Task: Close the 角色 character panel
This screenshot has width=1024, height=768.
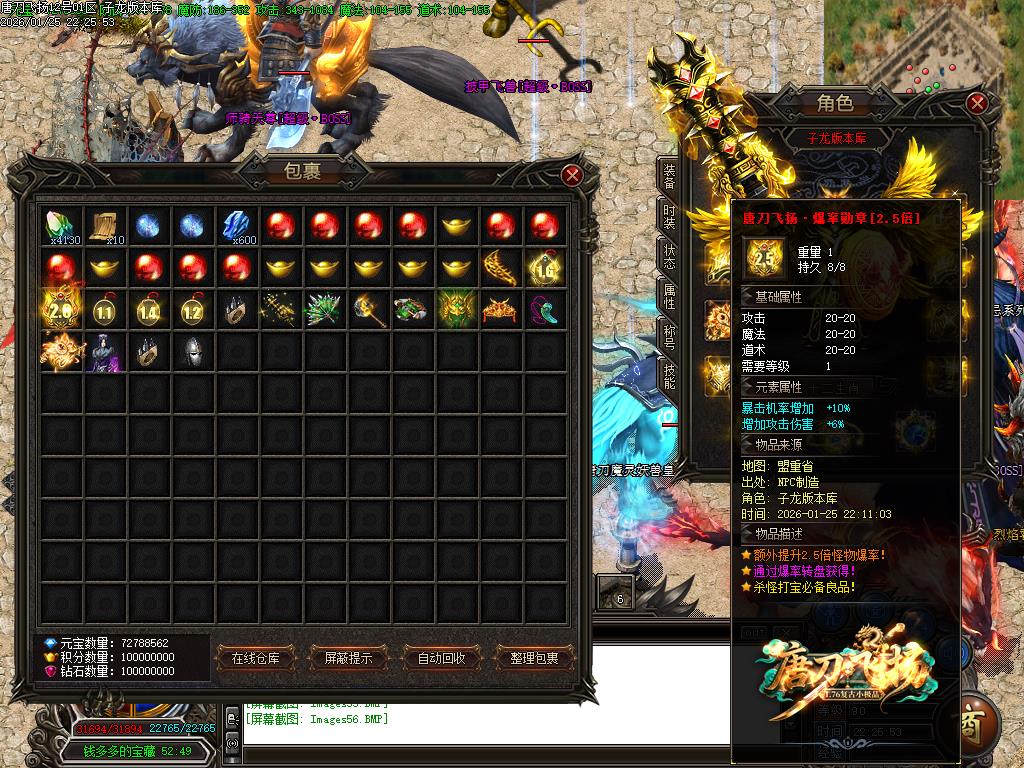Action: pos(977,103)
